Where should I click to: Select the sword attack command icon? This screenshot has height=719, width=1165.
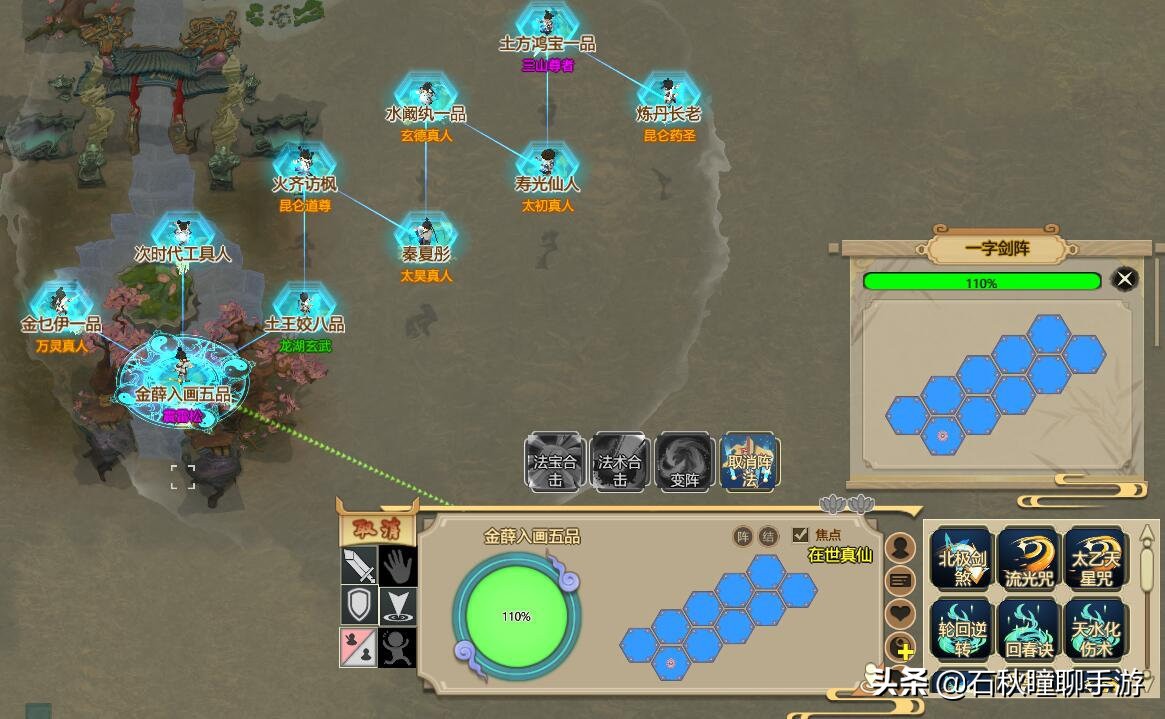(x=359, y=566)
